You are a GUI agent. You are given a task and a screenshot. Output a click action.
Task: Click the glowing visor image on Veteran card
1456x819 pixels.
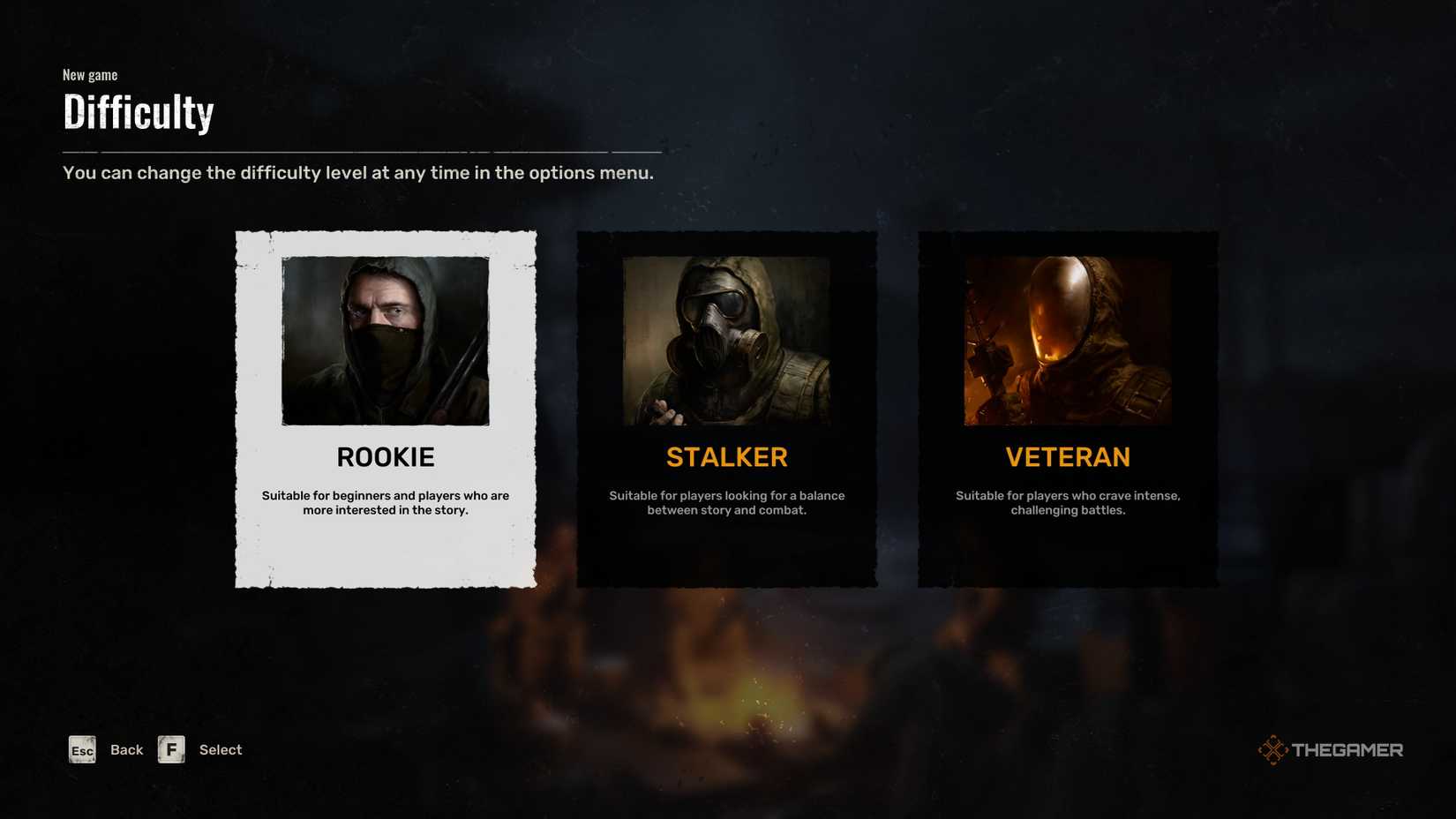[1067, 340]
